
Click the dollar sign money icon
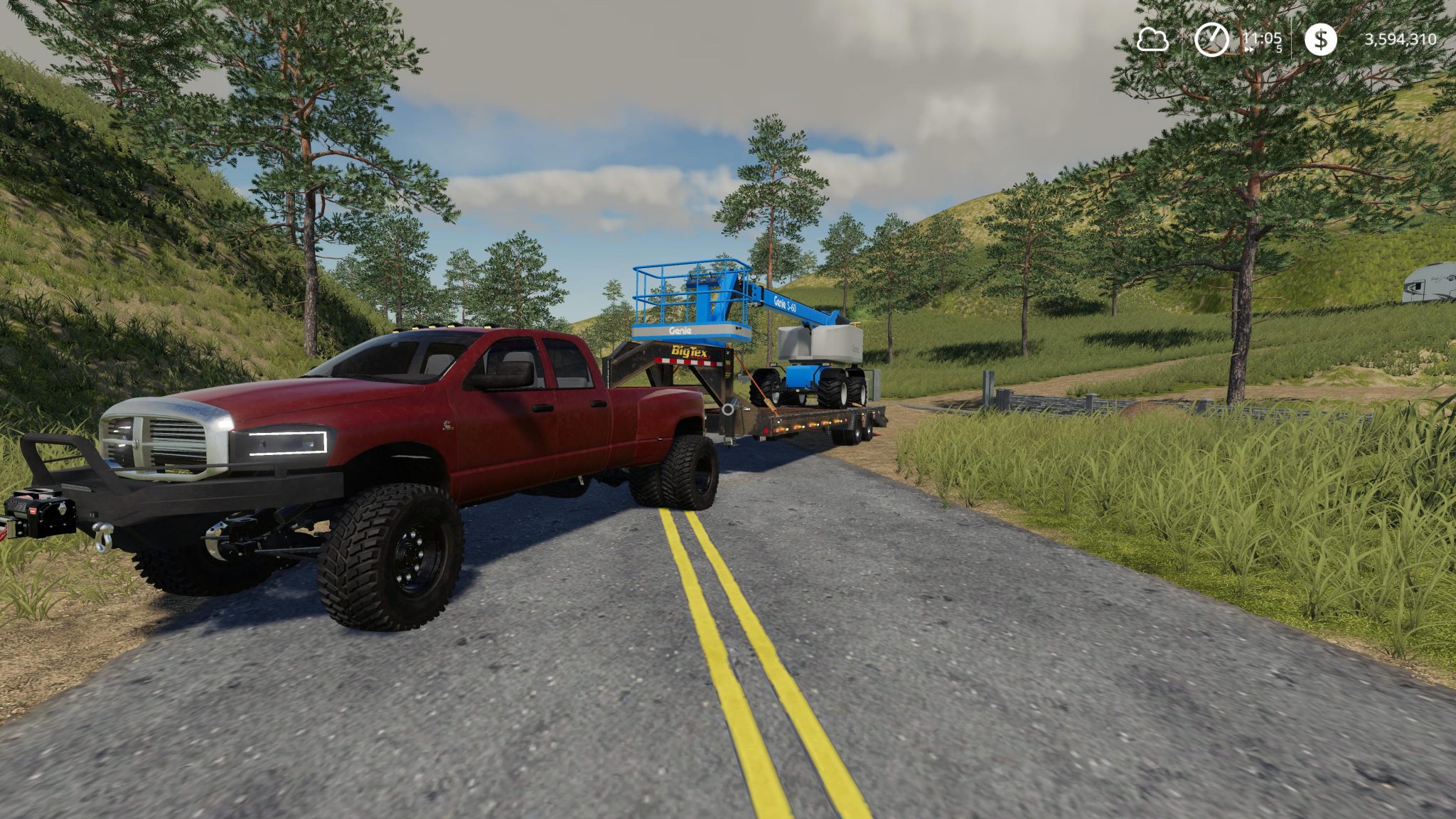(1321, 40)
